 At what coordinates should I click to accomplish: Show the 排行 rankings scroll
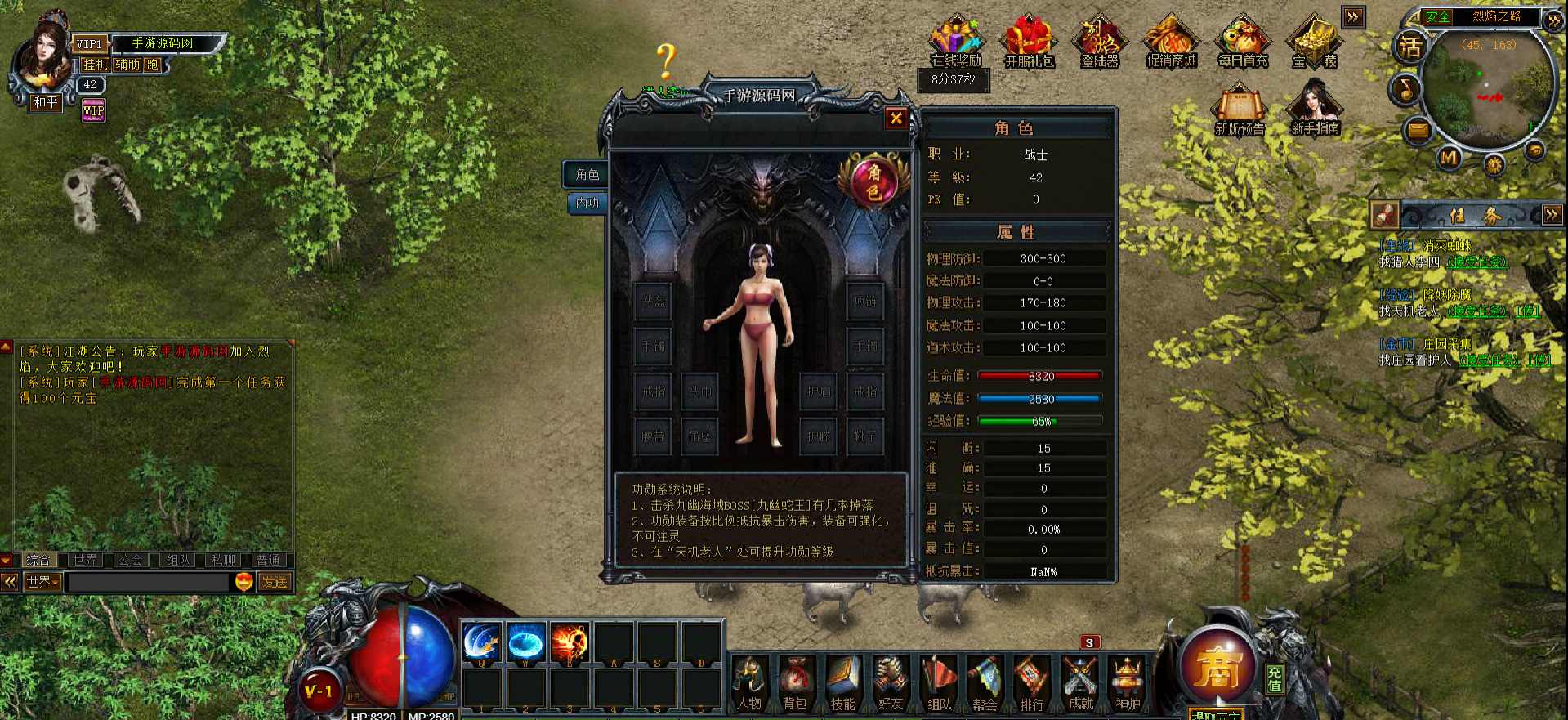(1031, 683)
